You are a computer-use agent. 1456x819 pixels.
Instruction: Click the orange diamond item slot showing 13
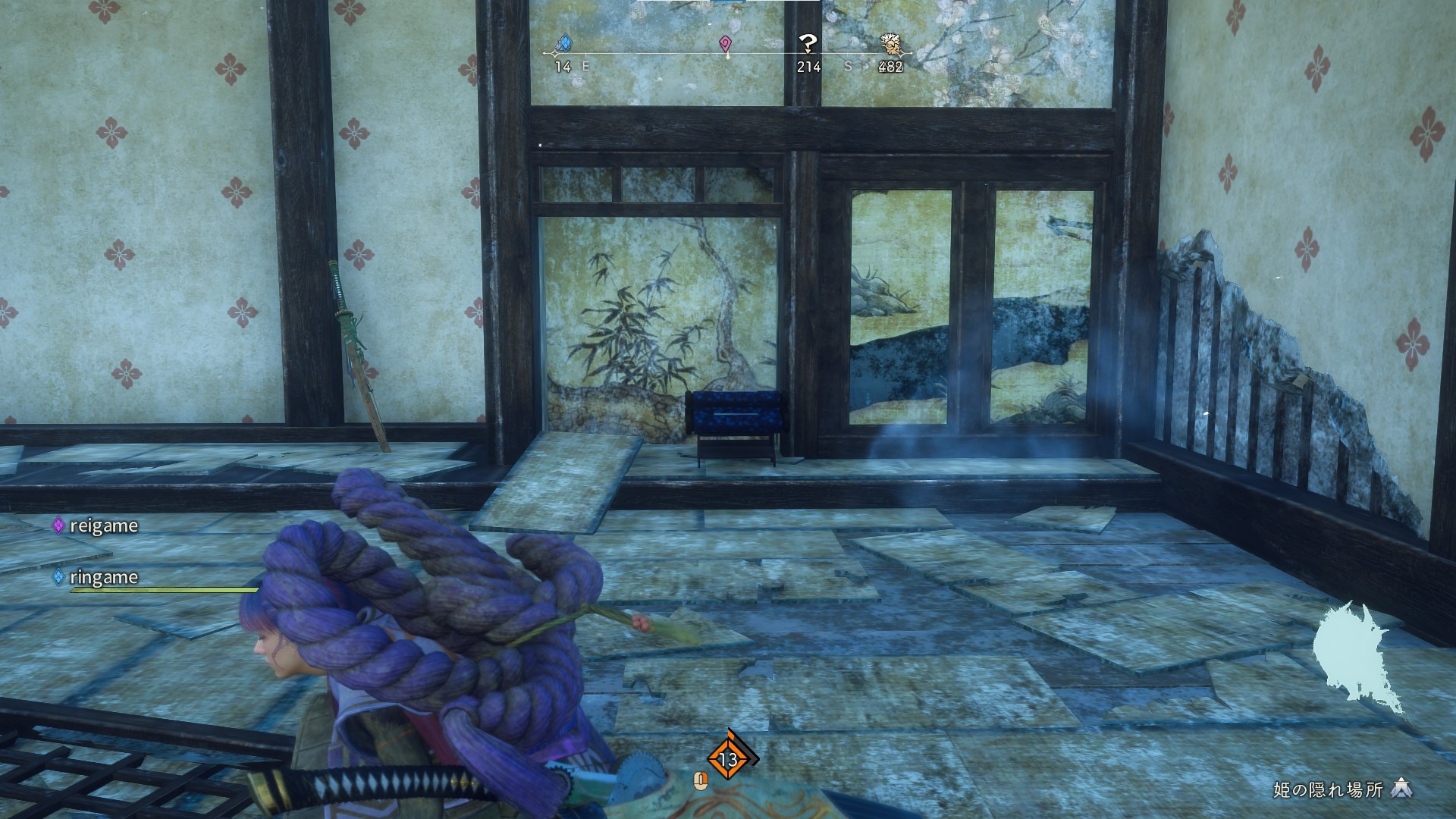tap(728, 758)
